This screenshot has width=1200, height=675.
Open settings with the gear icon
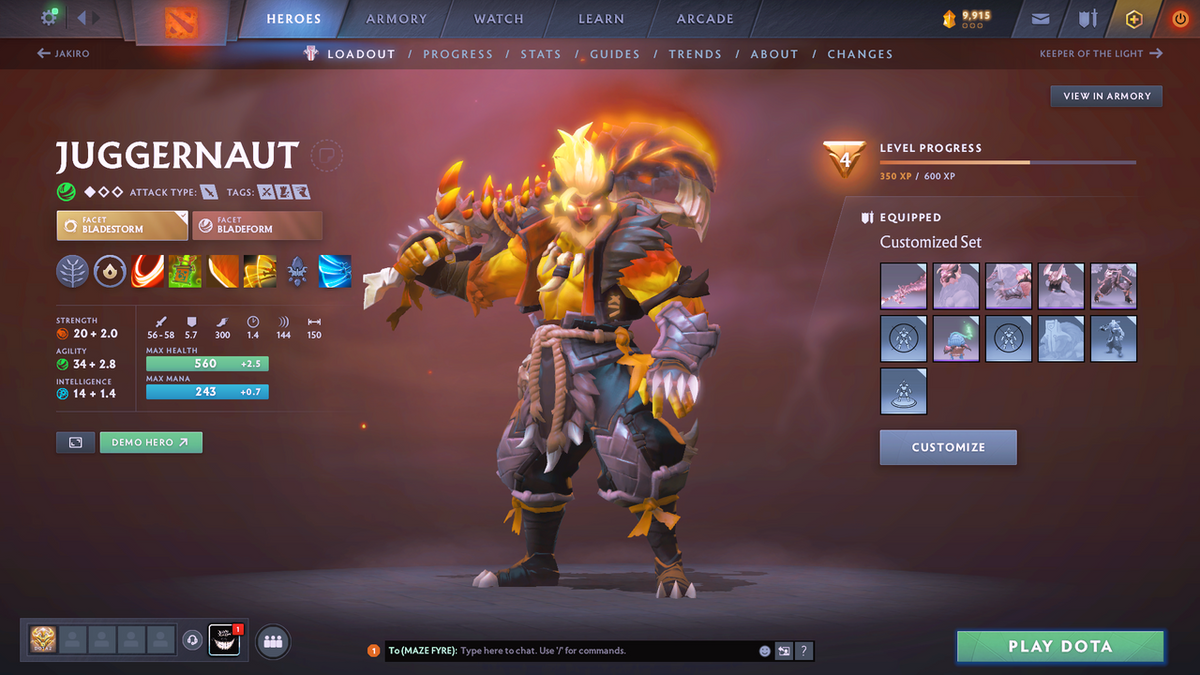click(49, 18)
